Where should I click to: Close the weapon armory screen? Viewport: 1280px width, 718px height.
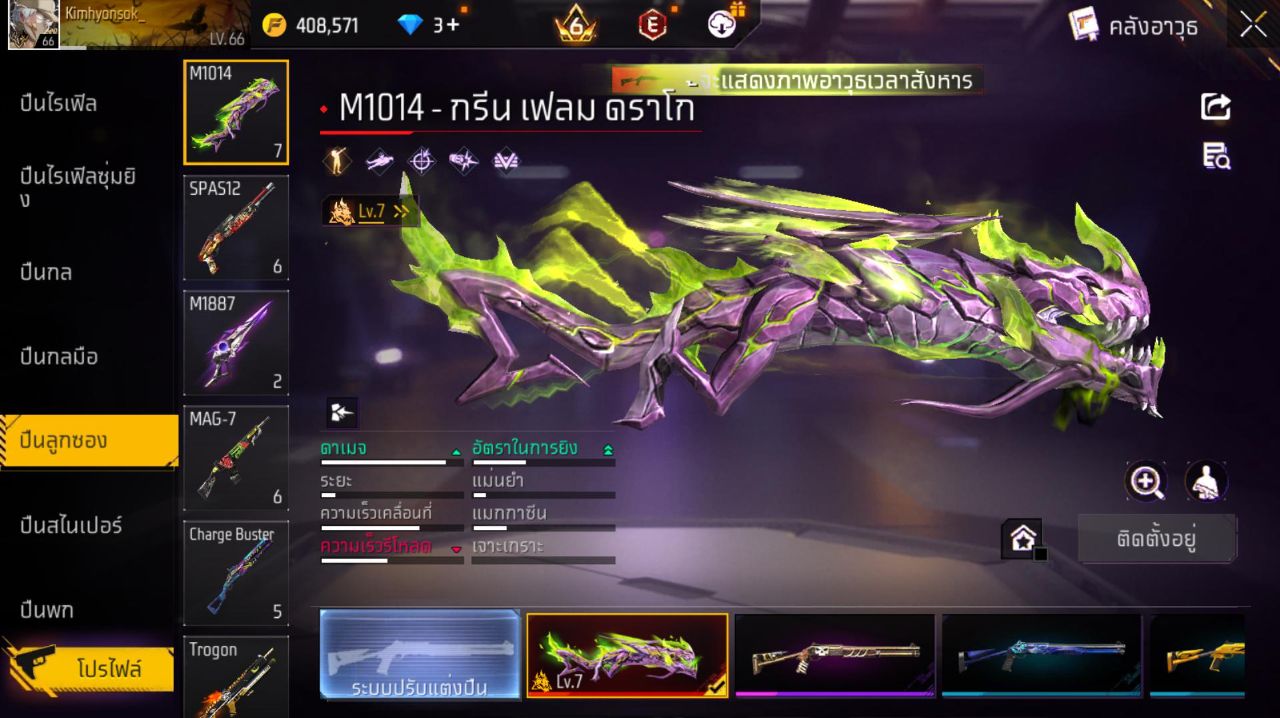point(1253,26)
